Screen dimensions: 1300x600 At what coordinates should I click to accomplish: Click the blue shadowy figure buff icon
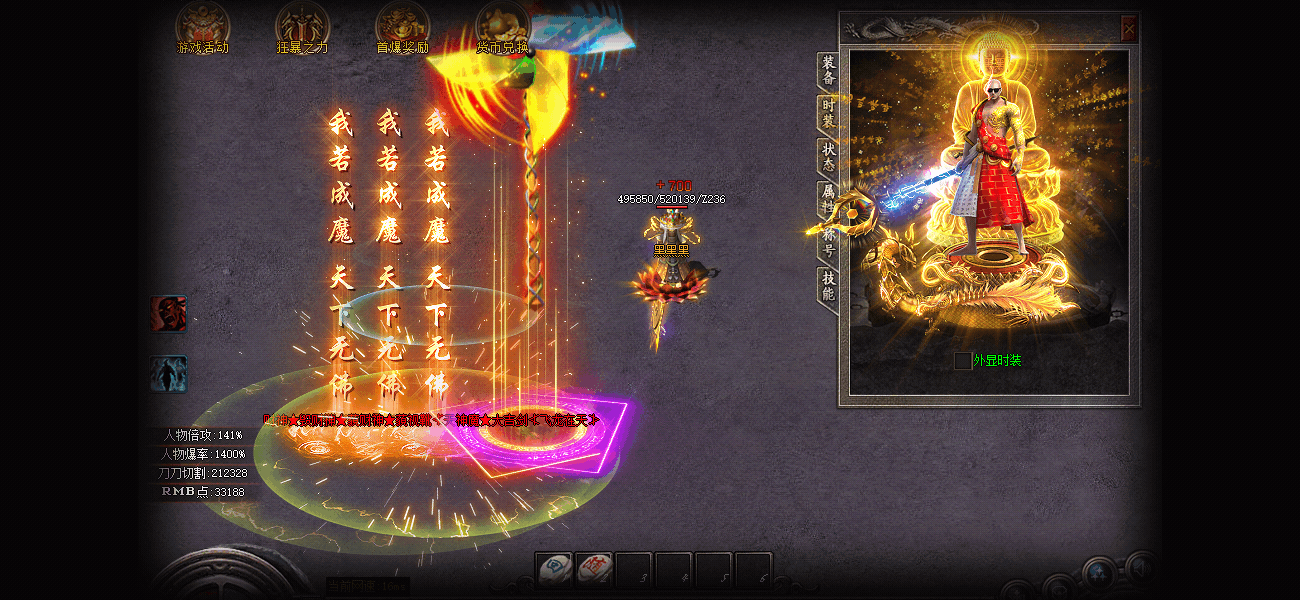click(168, 374)
